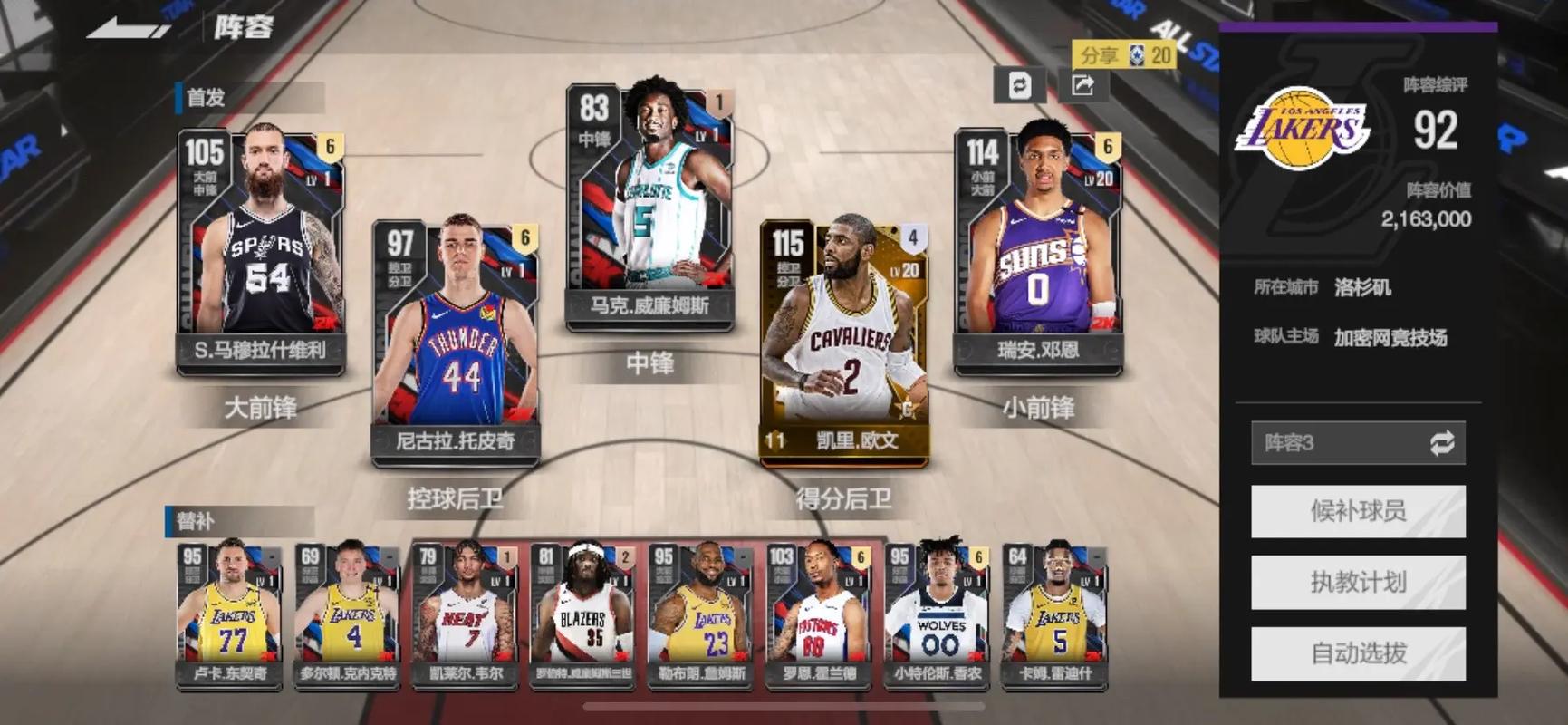Click 自动选拔 auto-select button

click(1357, 653)
